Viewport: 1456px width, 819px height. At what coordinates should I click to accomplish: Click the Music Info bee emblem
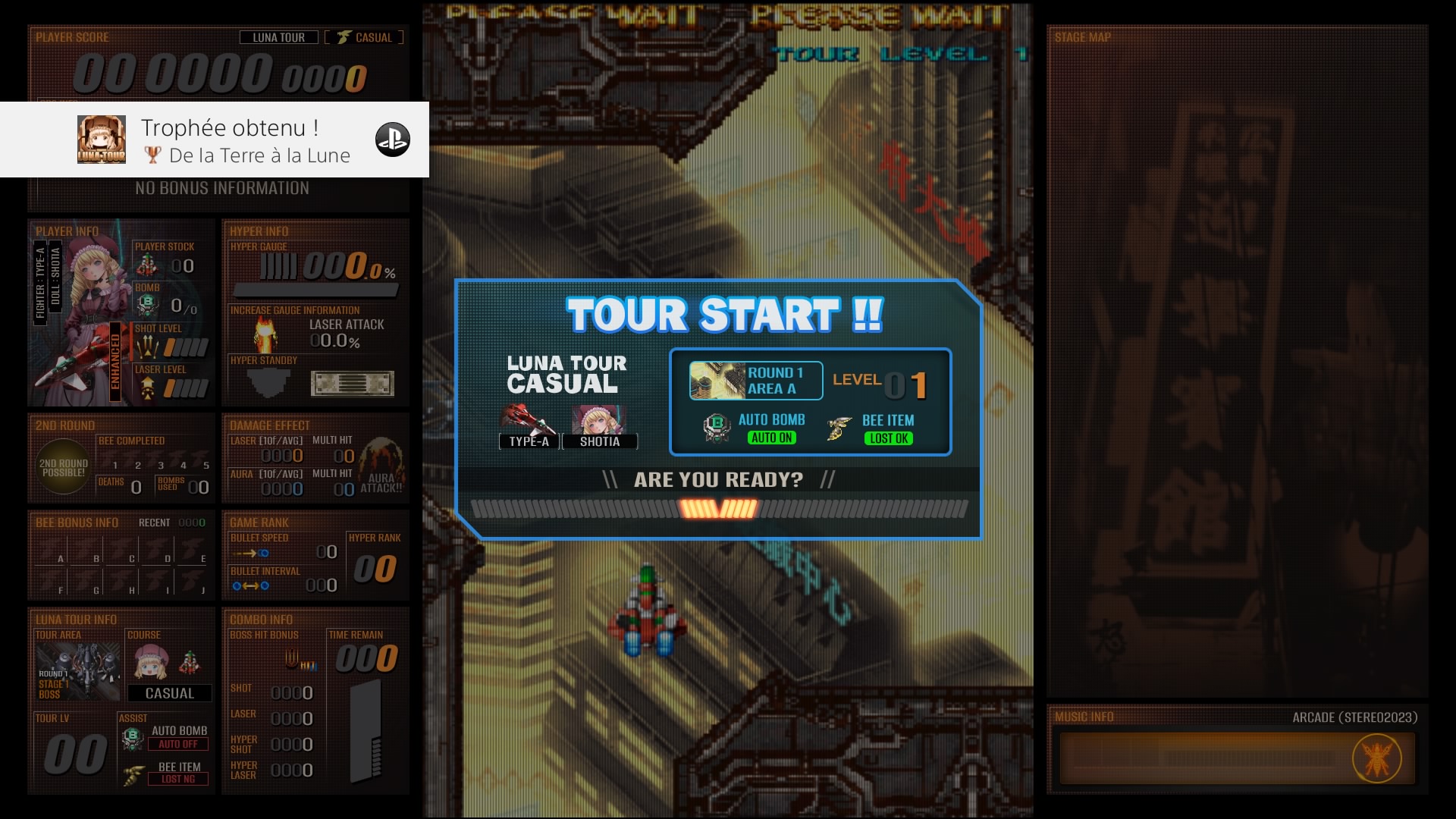coord(1376,759)
